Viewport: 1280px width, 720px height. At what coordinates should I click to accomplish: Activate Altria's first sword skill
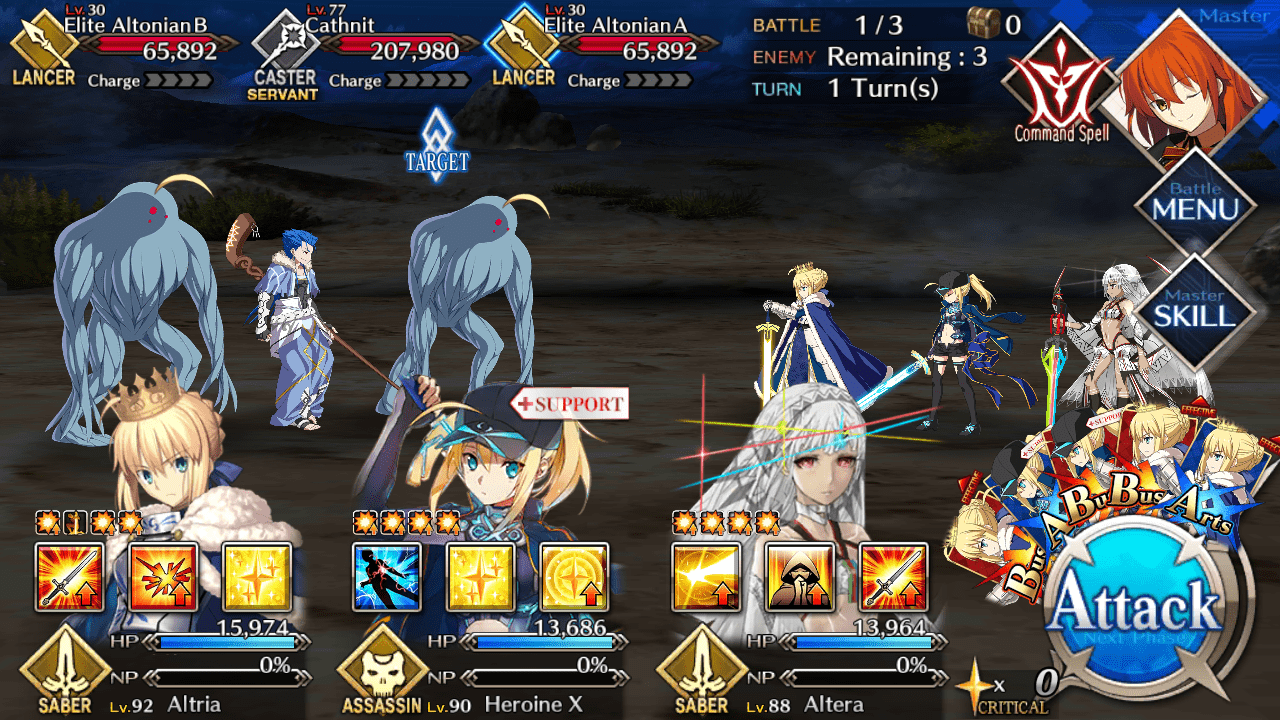[x=69, y=577]
